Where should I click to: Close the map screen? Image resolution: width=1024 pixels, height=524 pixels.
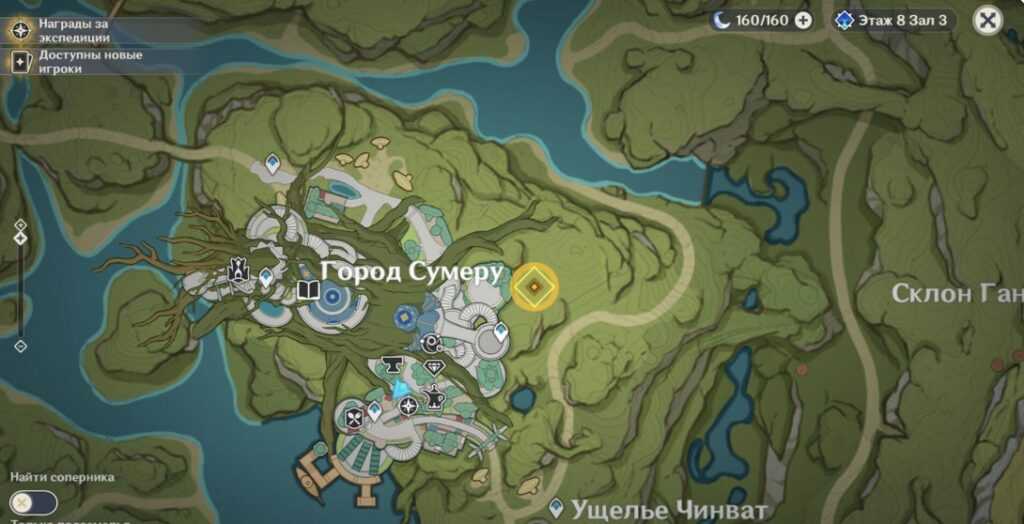click(x=988, y=20)
